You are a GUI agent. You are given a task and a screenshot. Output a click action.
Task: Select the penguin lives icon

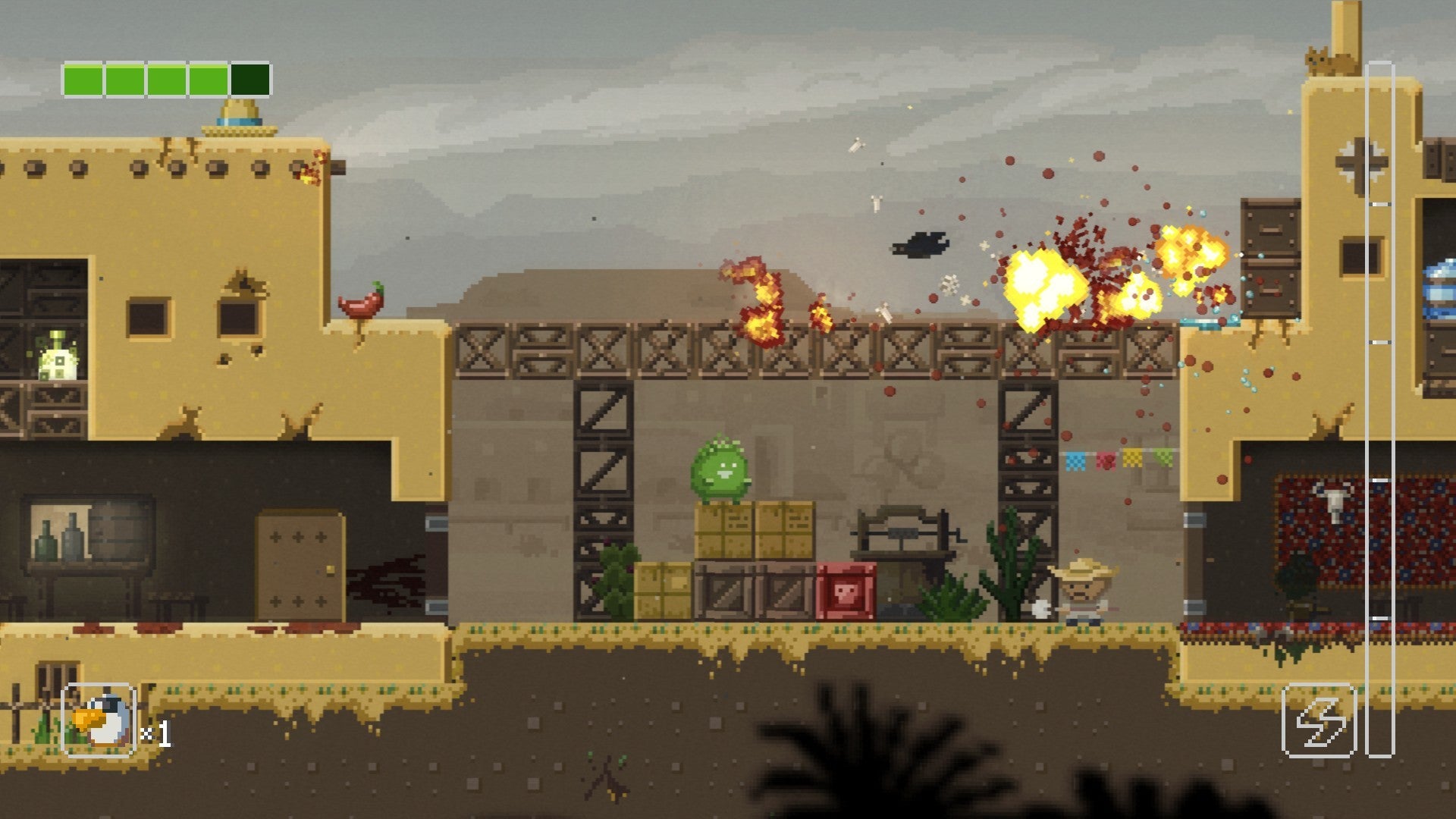99,720
